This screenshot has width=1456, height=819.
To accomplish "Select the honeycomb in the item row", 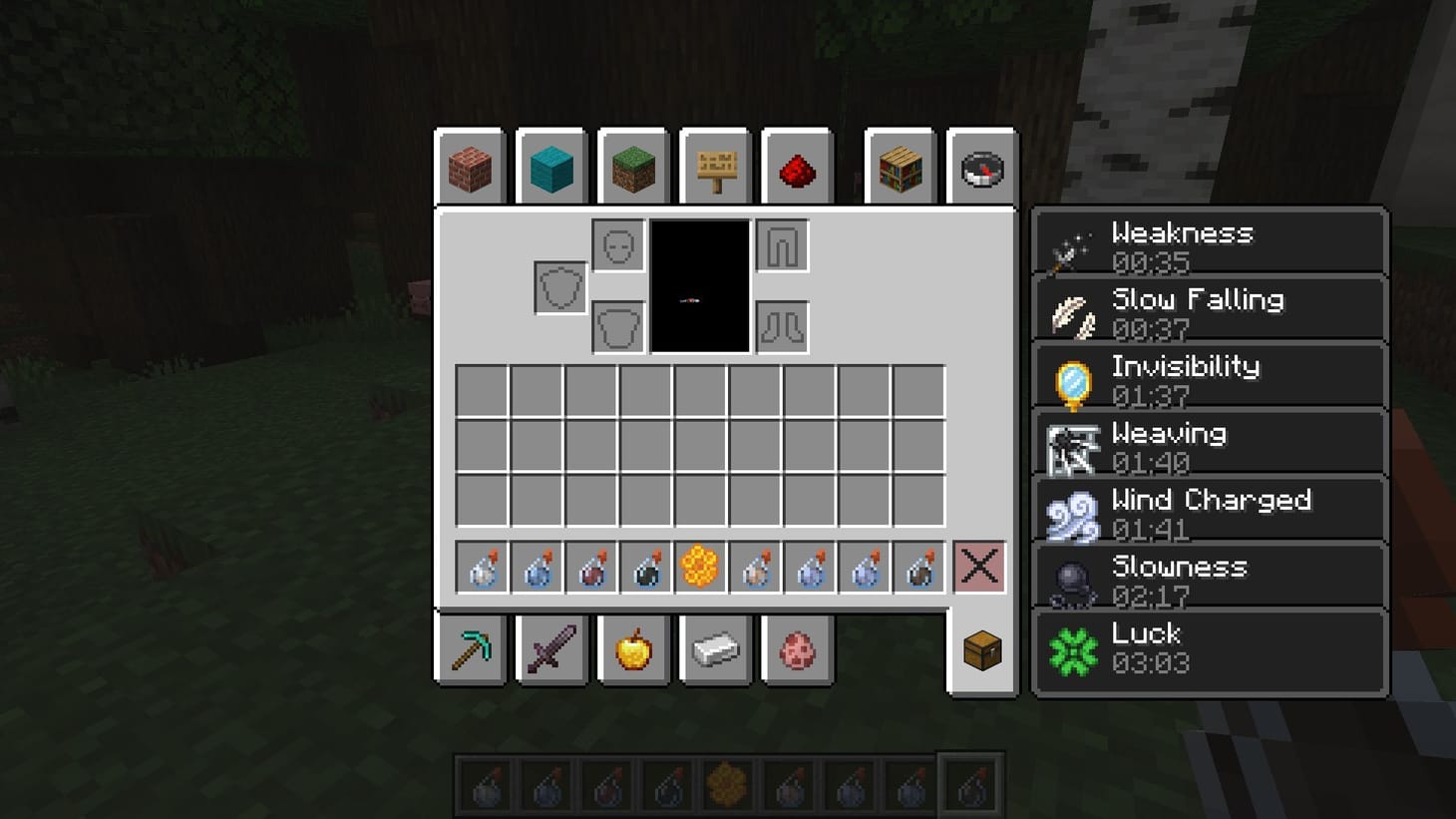I will tap(700, 566).
